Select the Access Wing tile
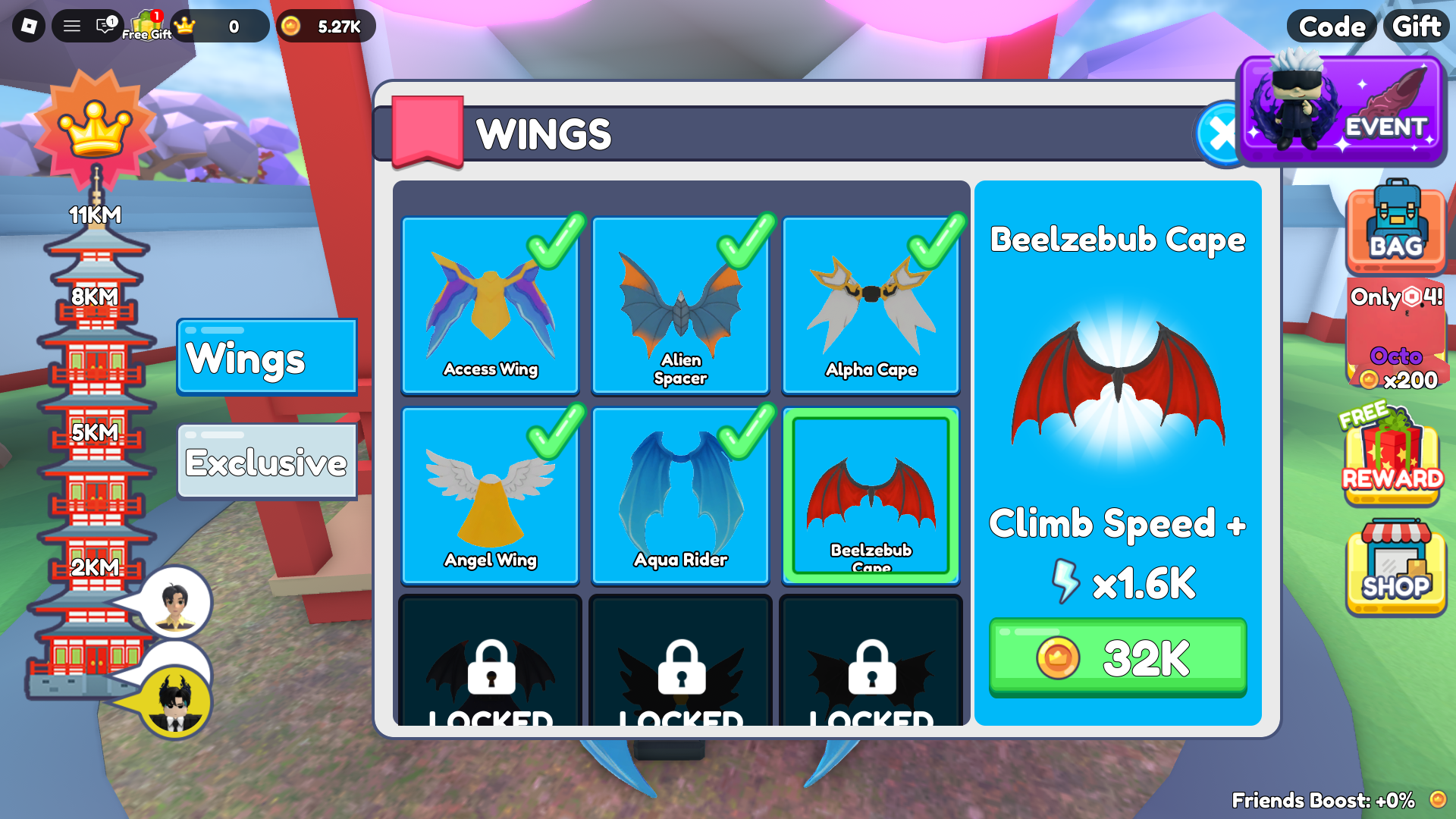1456x819 pixels. click(x=491, y=306)
